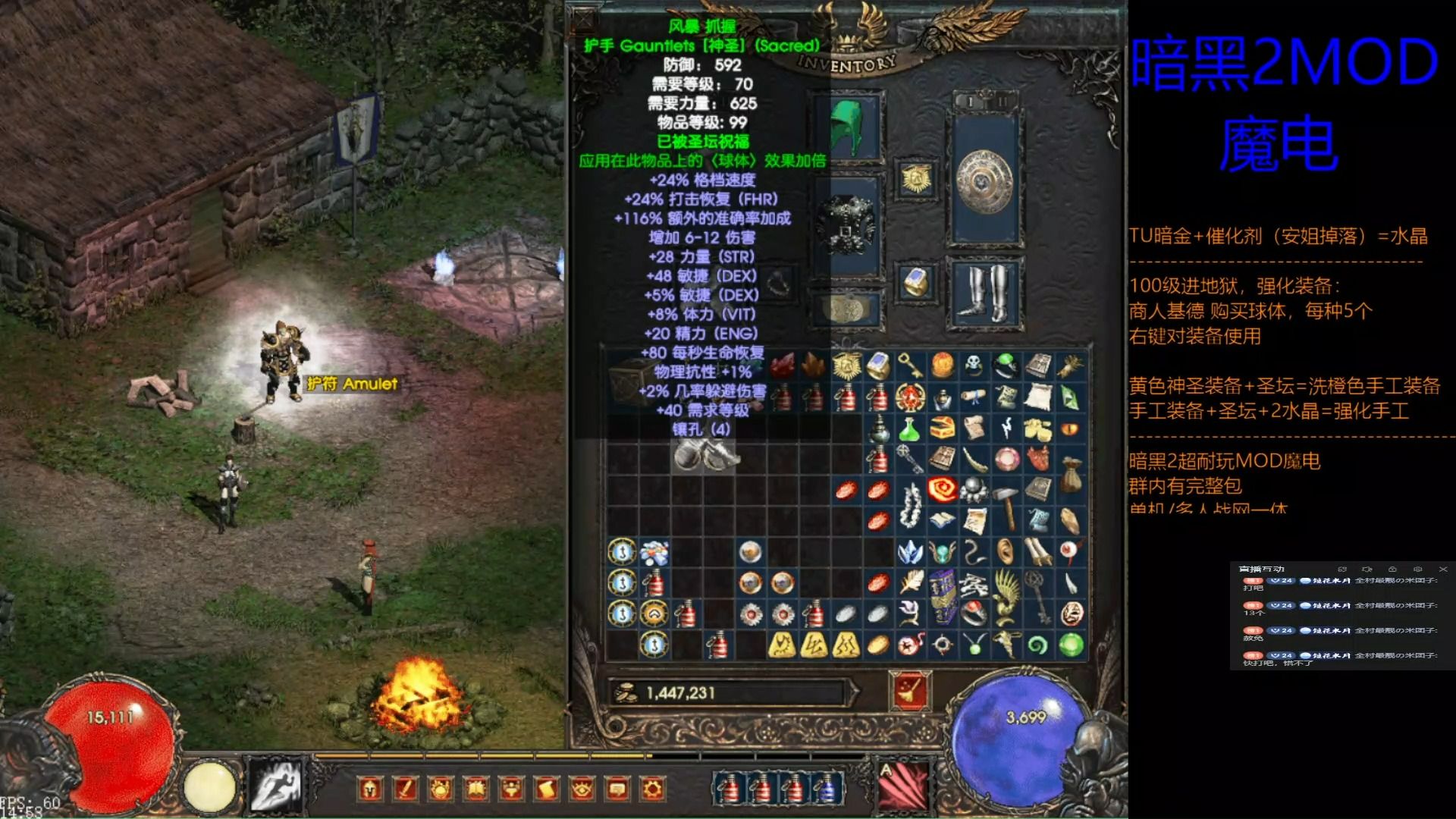Click the sword icon on bottom toolbar

coord(406,789)
